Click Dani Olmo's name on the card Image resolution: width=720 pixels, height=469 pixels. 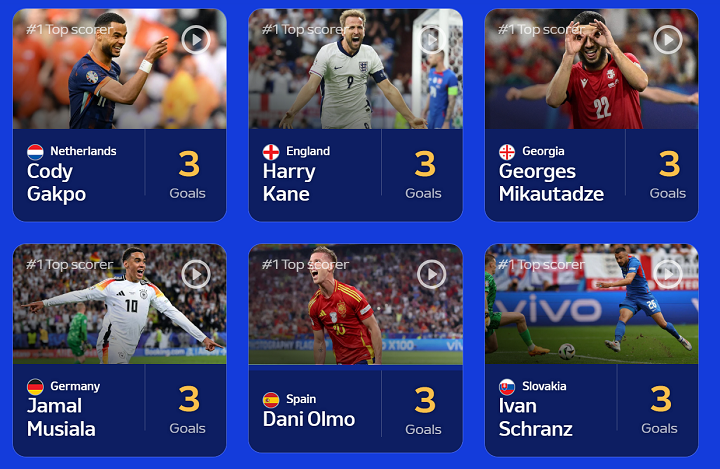[309, 419]
